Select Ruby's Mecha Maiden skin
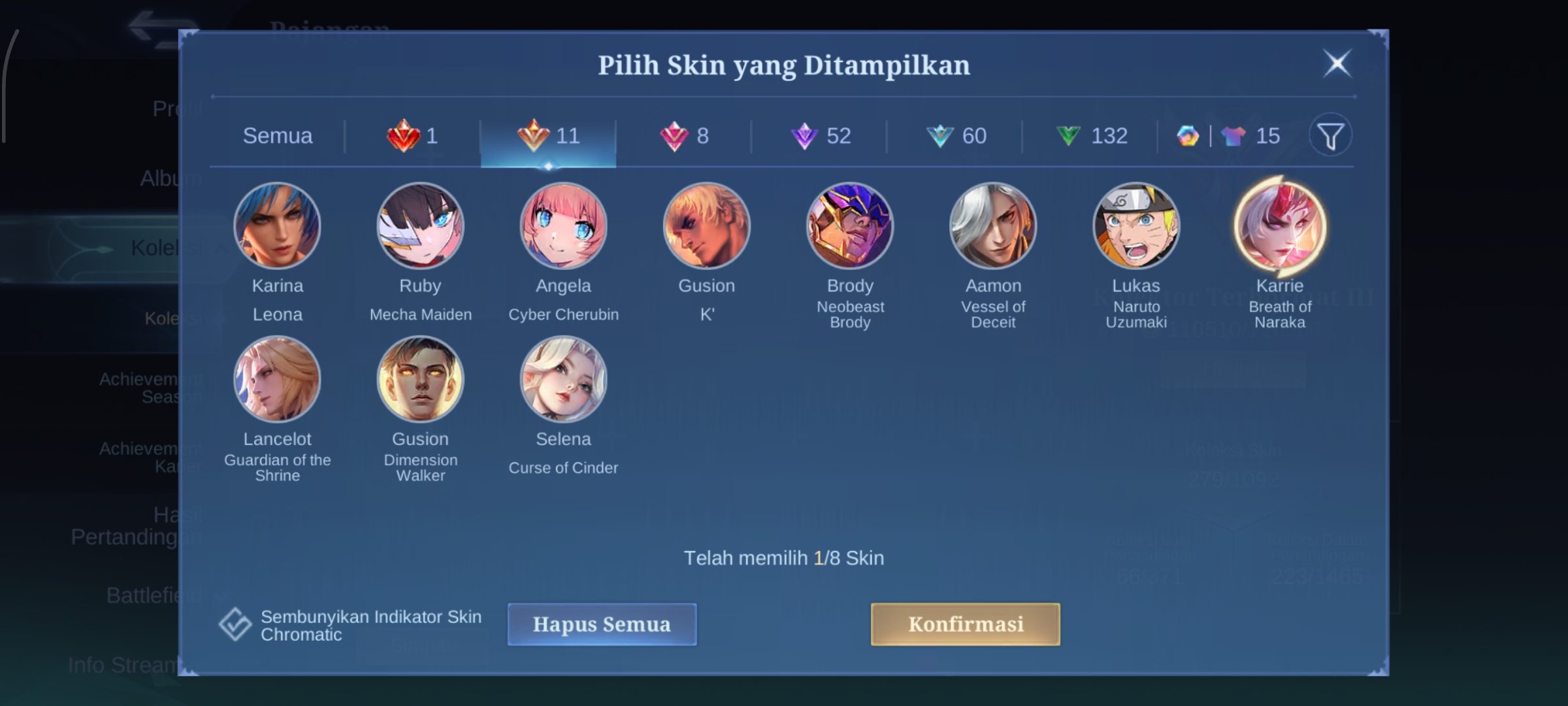The width and height of the screenshot is (1568, 706). tap(421, 226)
